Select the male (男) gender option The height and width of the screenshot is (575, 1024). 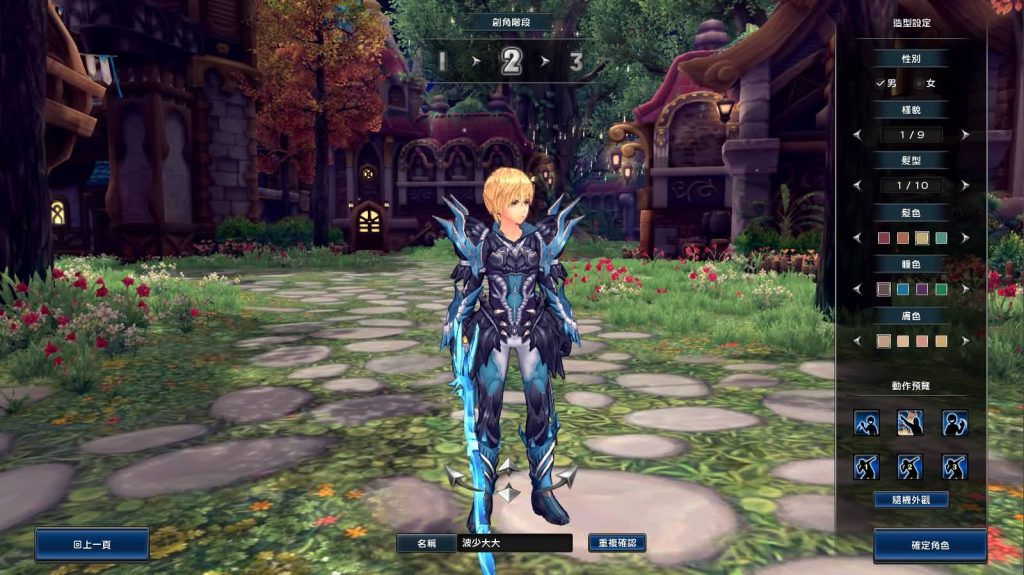coord(886,84)
